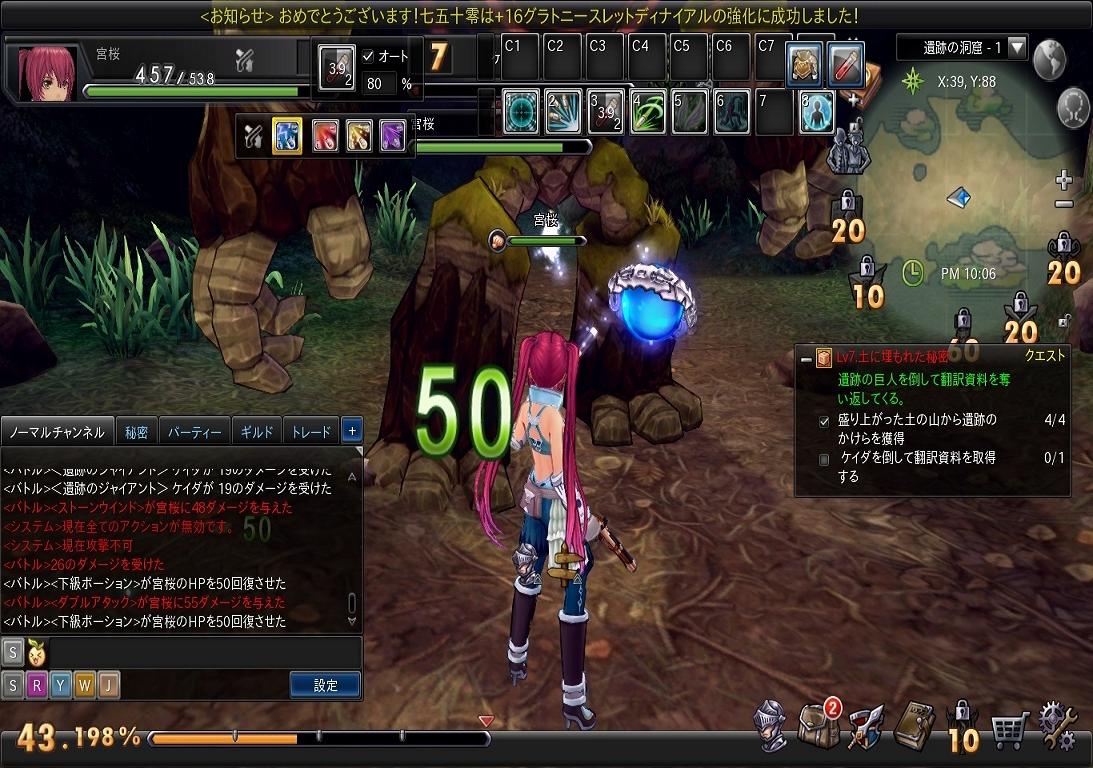This screenshot has width=1093, height=768.
Task: Activate the blue silhouette skill in slot 8
Action: [817, 111]
